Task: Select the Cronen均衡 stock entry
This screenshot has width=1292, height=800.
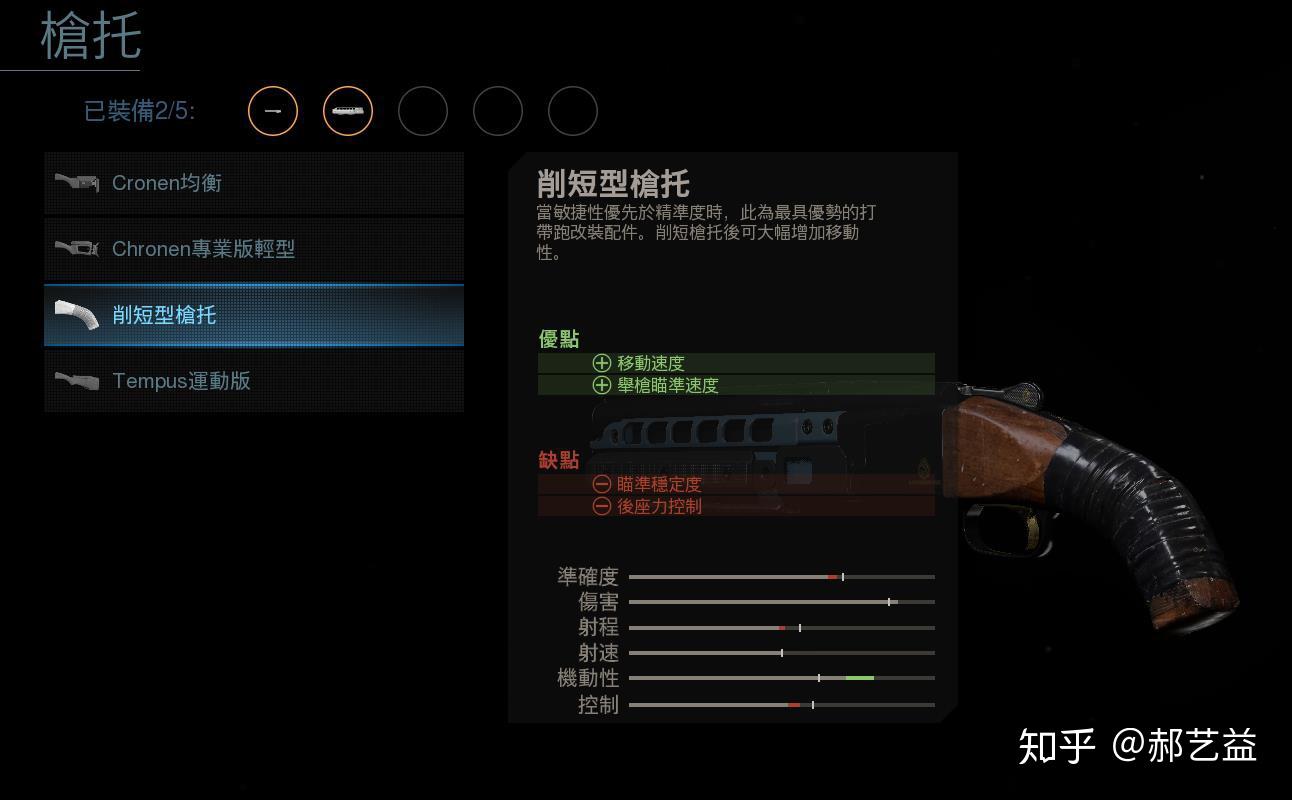Action: pos(253,182)
